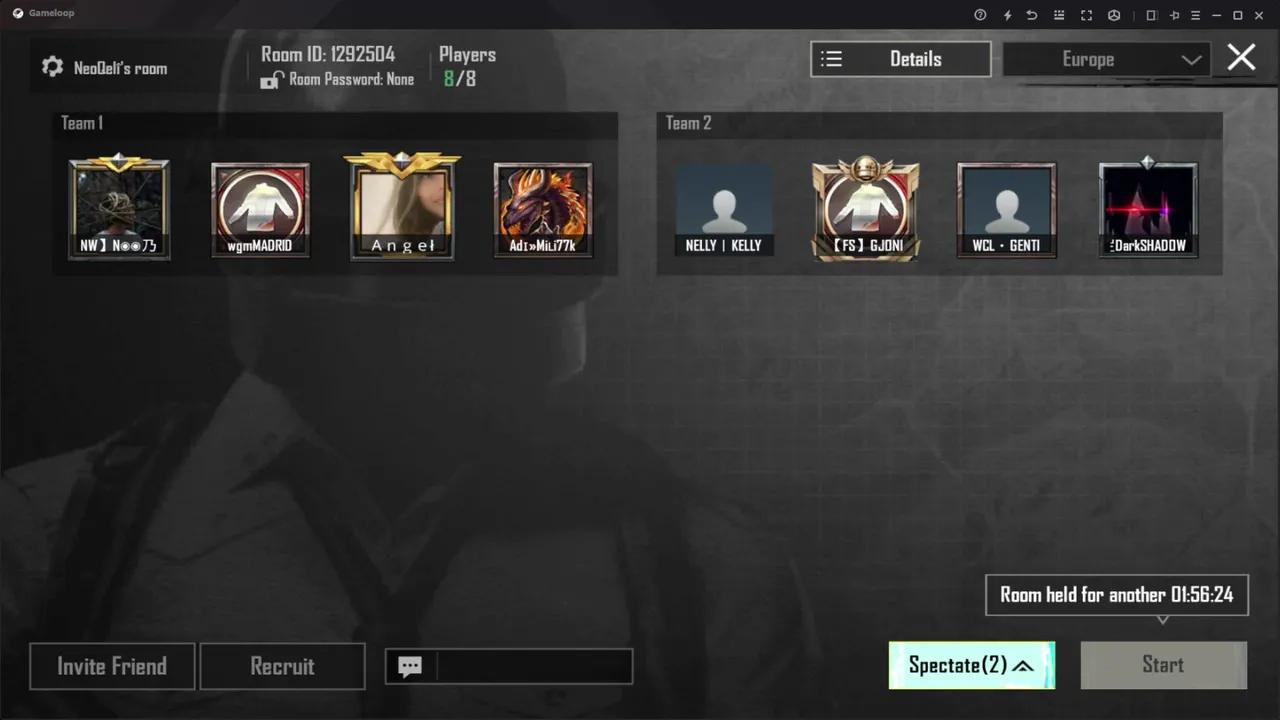The width and height of the screenshot is (1280, 720).
Task: Open the Europe server dropdown
Action: tap(1107, 59)
